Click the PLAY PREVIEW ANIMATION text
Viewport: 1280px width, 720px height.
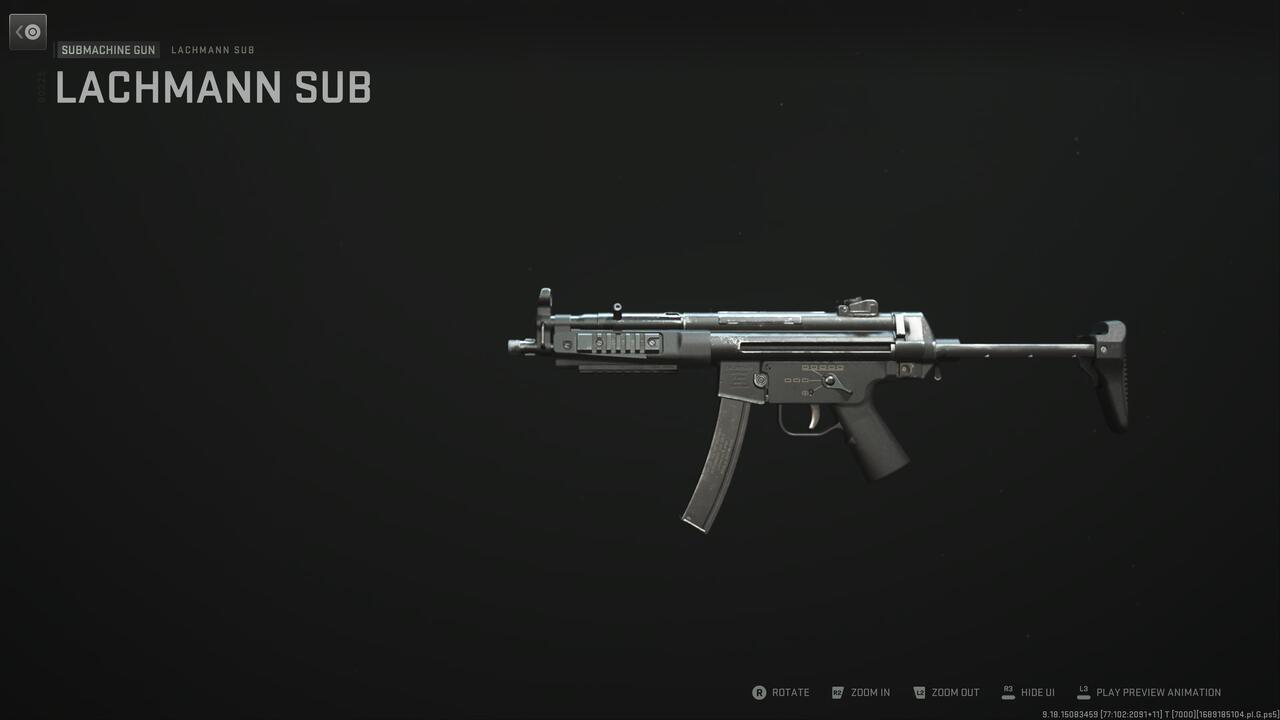[1157, 692]
